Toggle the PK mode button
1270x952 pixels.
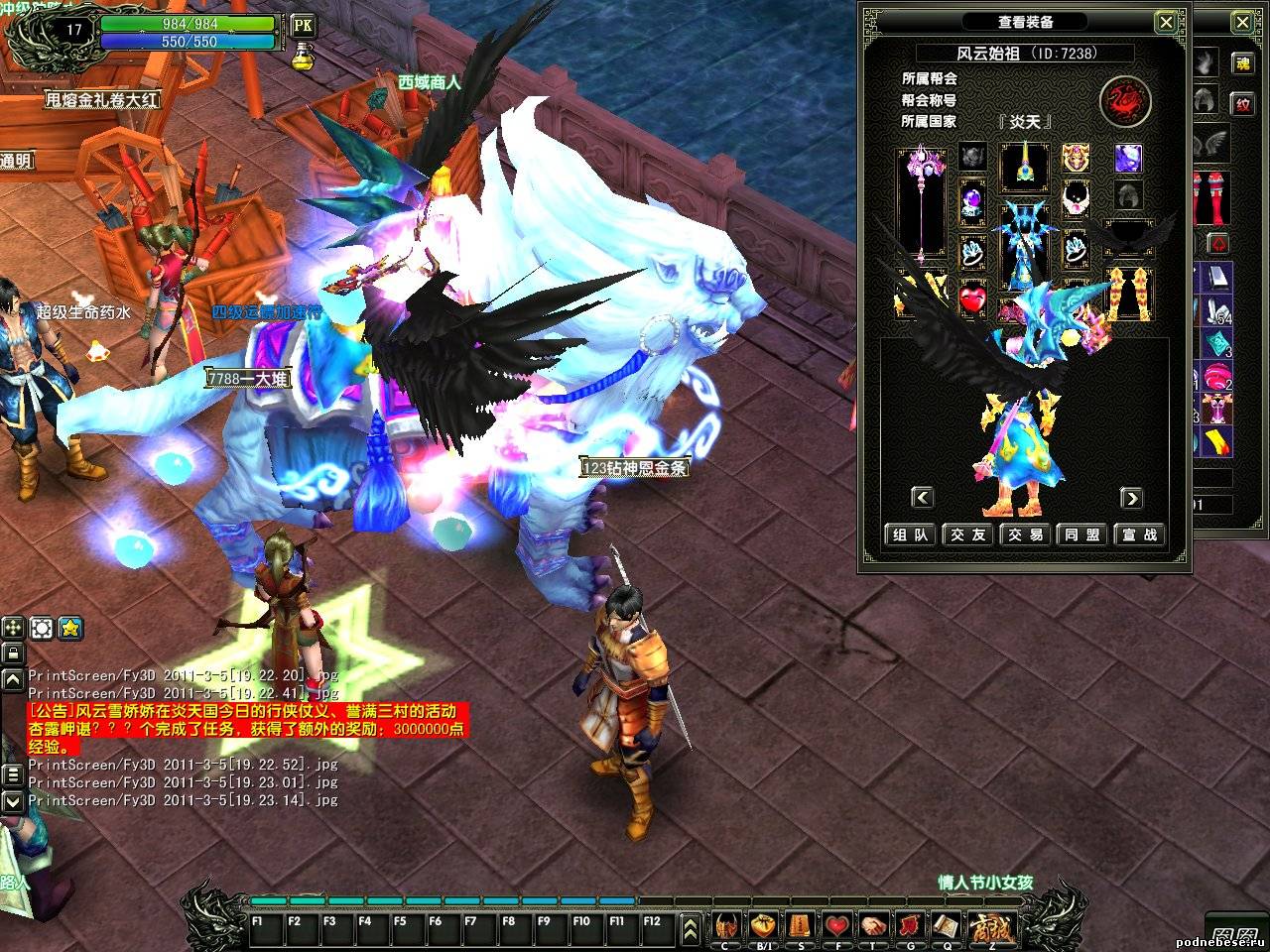point(303,24)
